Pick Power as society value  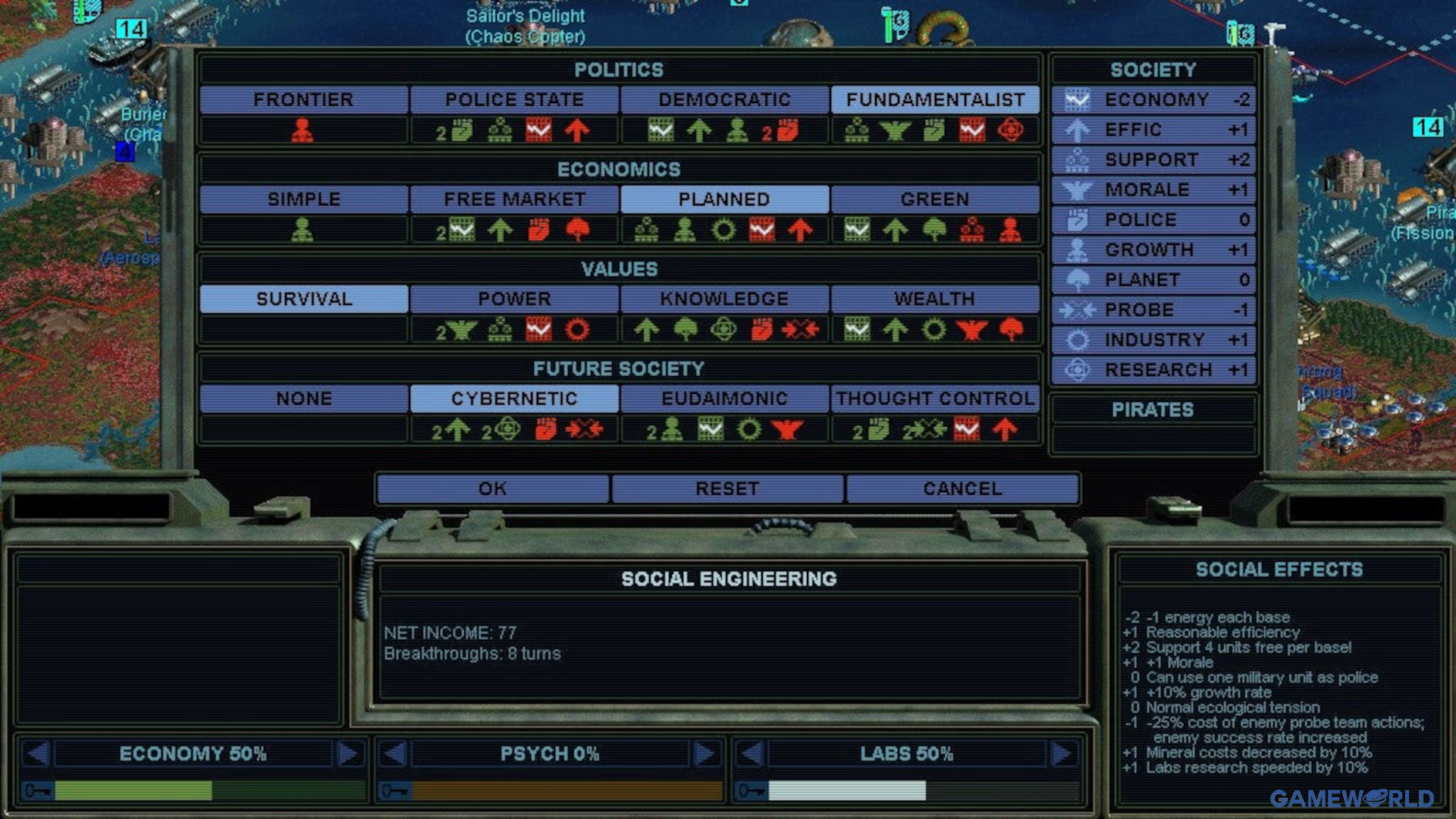pos(514,300)
